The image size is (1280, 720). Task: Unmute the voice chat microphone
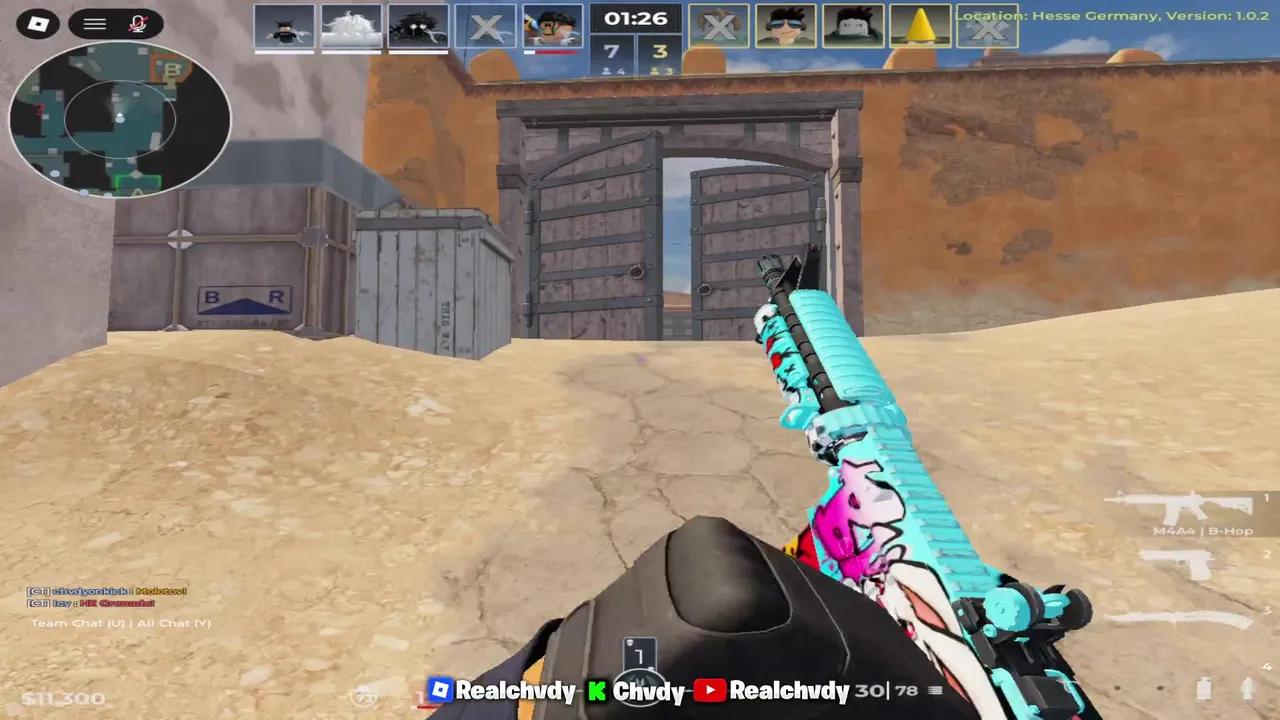click(139, 24)
